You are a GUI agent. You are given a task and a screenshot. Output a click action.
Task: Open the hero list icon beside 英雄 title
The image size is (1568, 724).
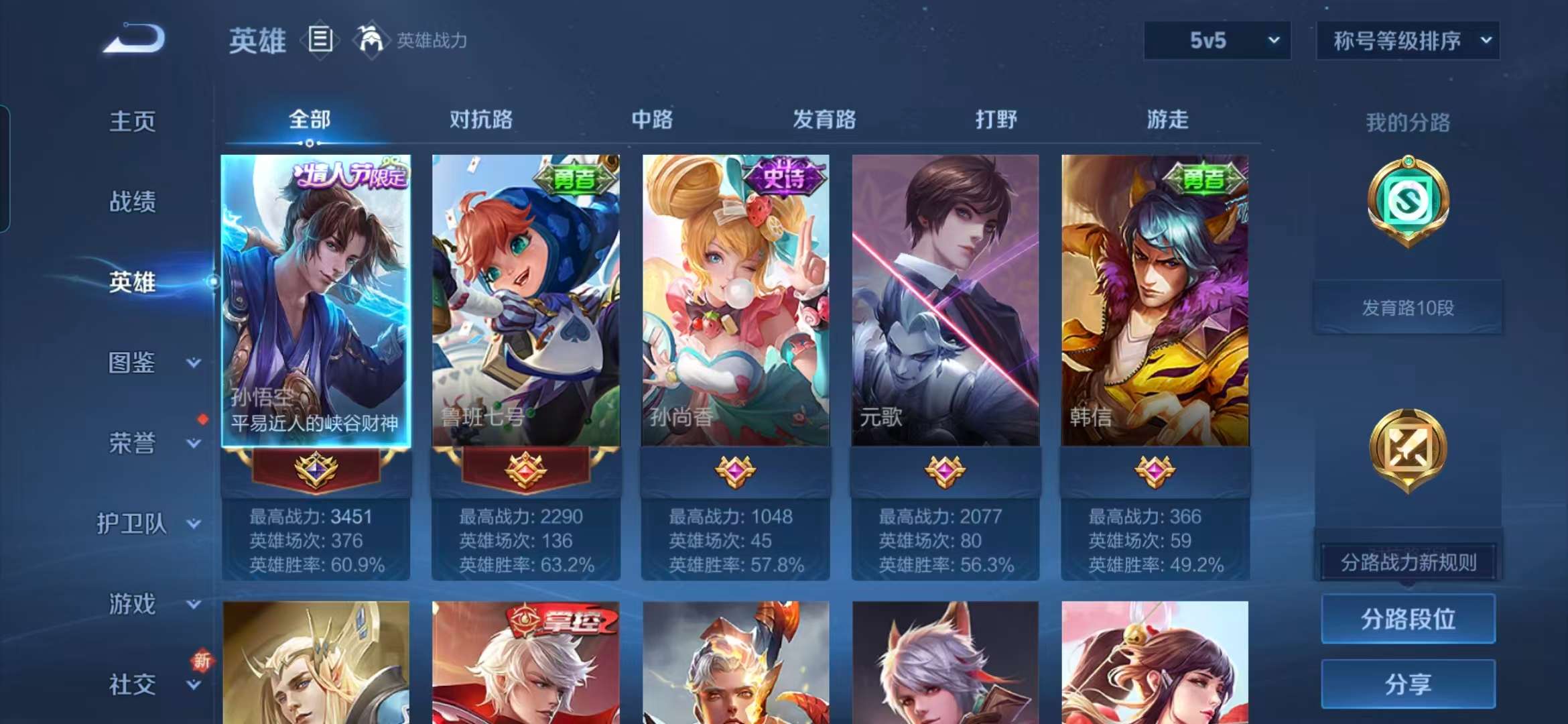click(321, 40)
